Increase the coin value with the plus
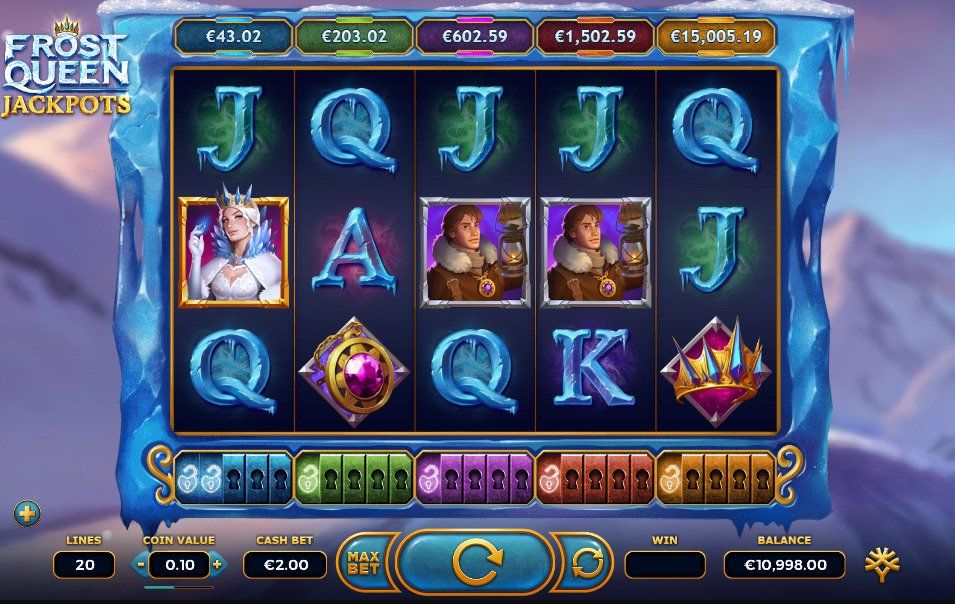Screen dimensions: 955x604 click(x=218, y=564)
